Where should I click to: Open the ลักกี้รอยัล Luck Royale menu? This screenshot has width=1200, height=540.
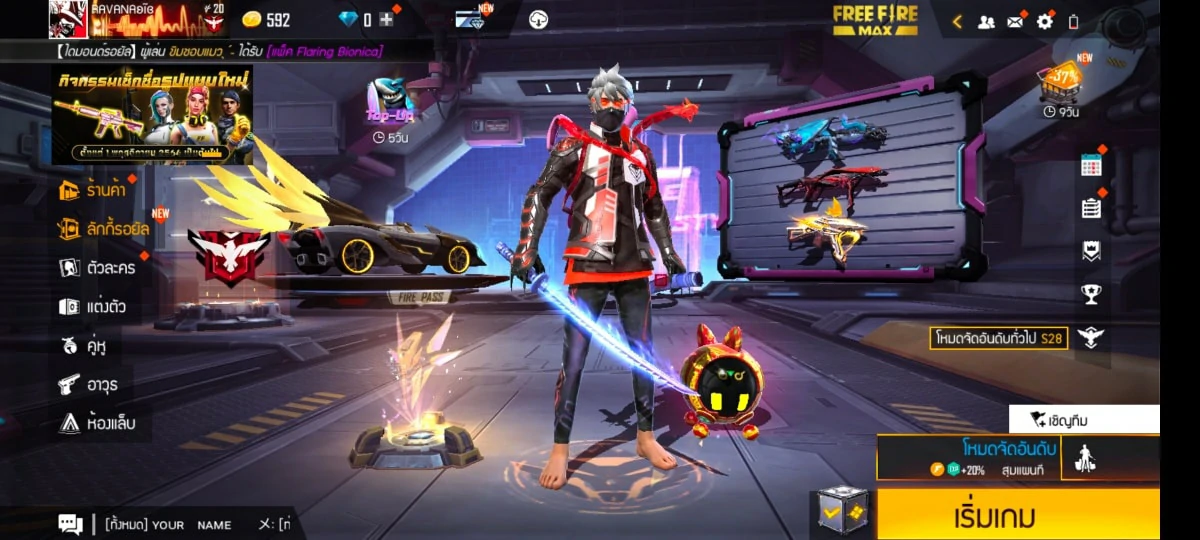(x=103, y=229)
